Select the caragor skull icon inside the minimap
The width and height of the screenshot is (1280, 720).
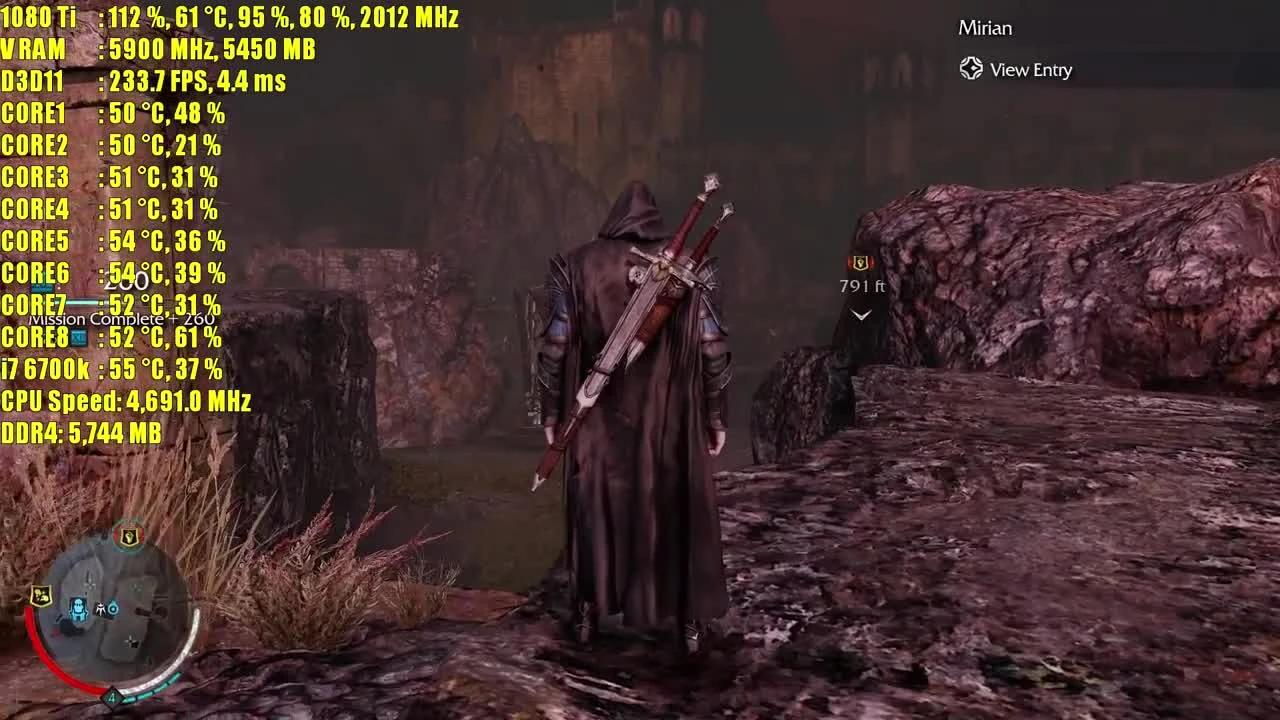pyautogui.click(x=101, y=610)
